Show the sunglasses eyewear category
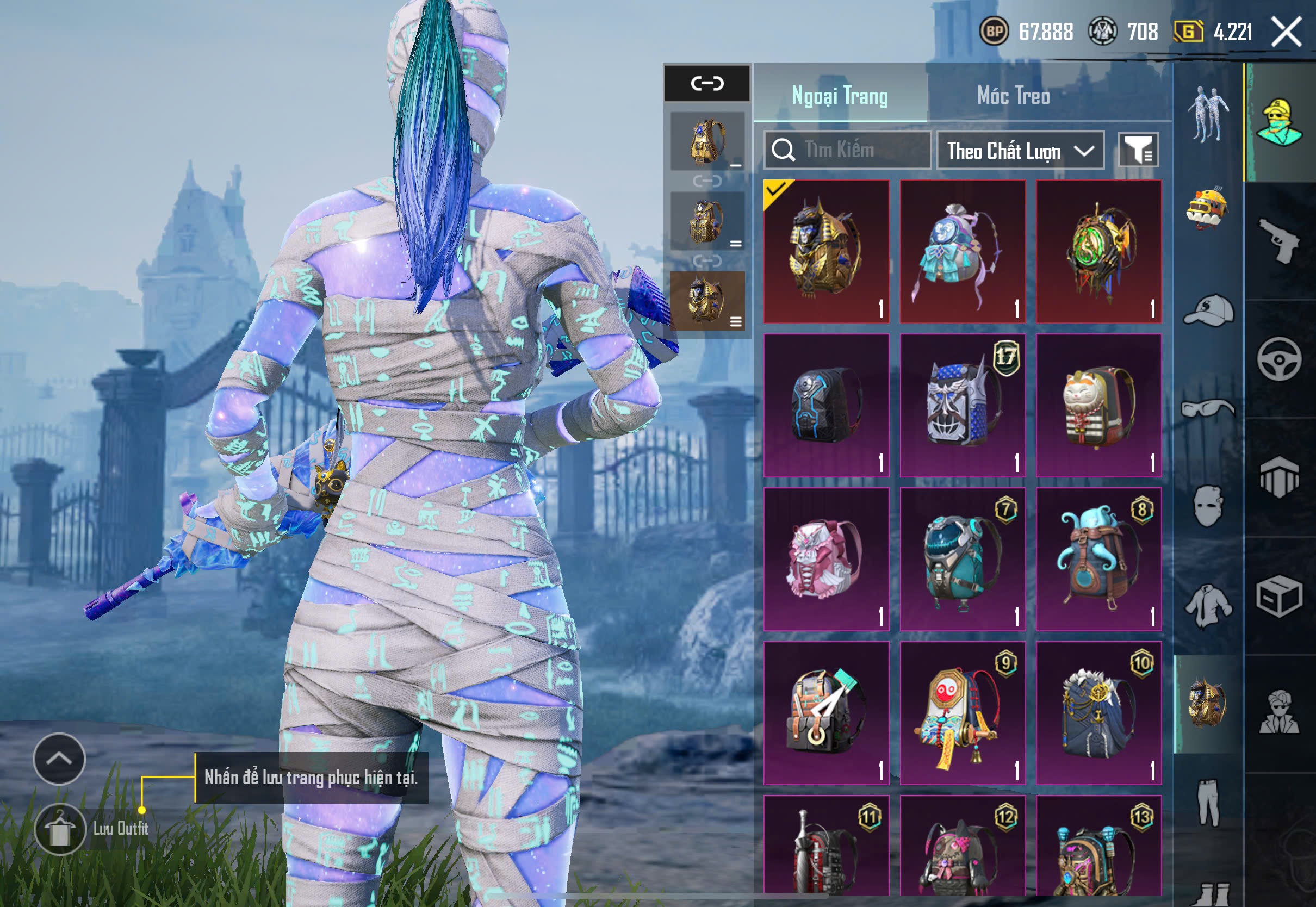The image size is (1316, 907). click(1208, 408)
